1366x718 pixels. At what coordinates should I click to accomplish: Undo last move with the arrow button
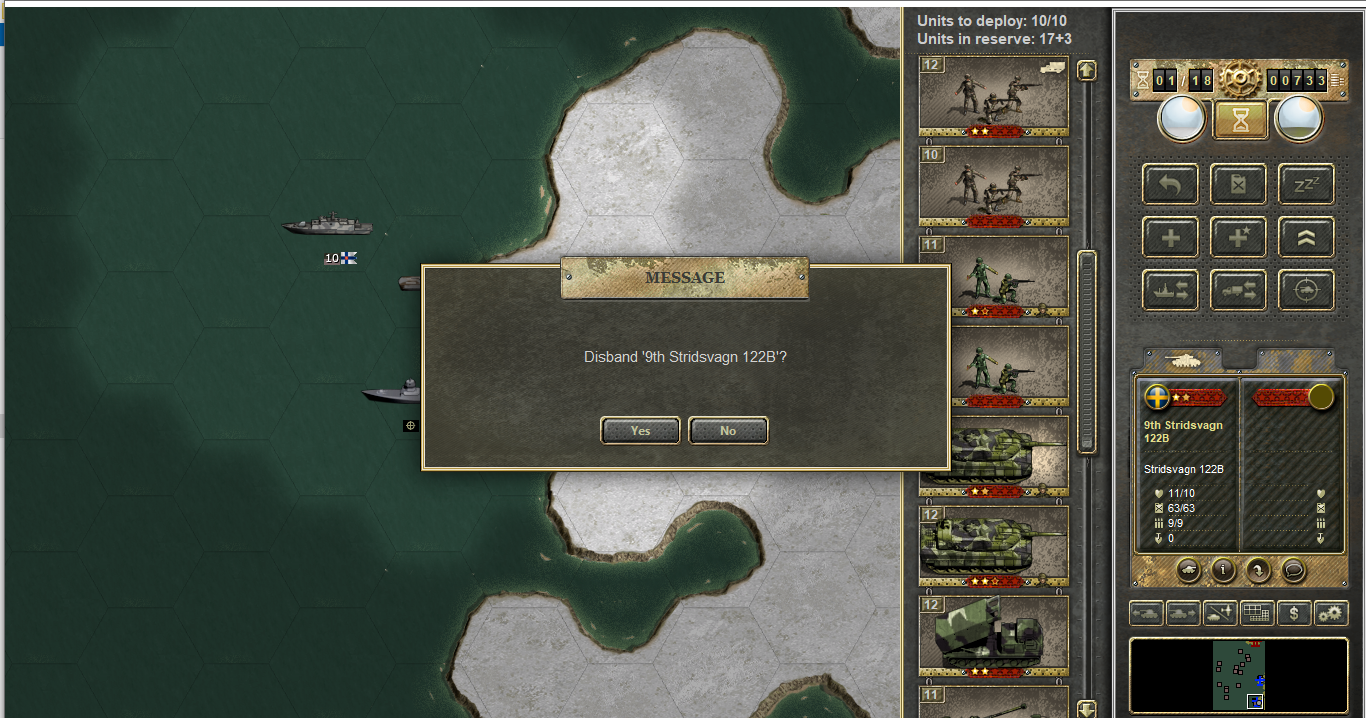1171,185
